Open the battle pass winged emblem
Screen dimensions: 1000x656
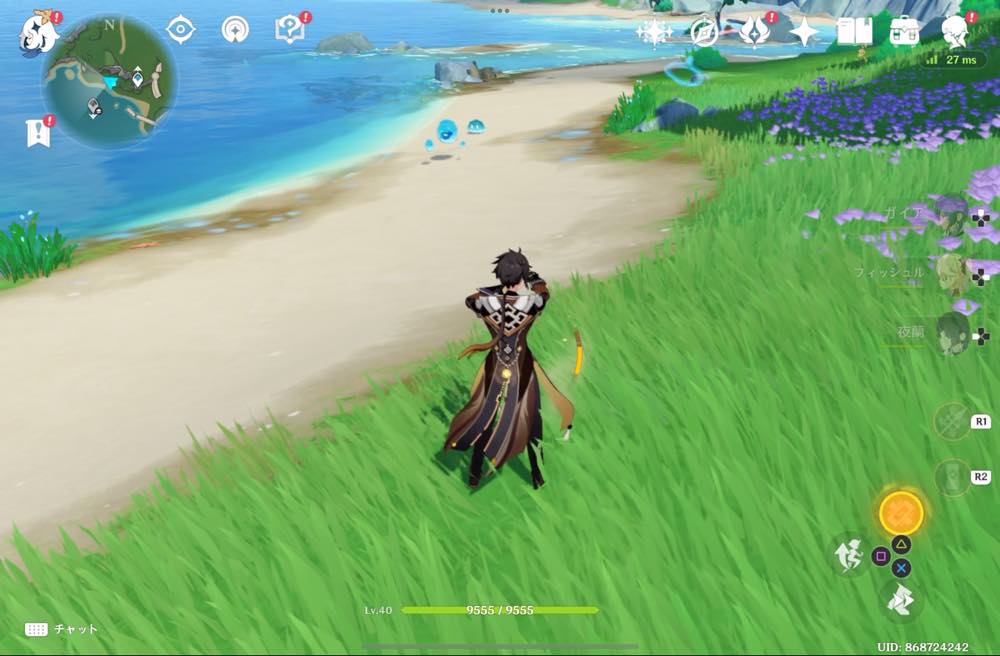point(754,32)
